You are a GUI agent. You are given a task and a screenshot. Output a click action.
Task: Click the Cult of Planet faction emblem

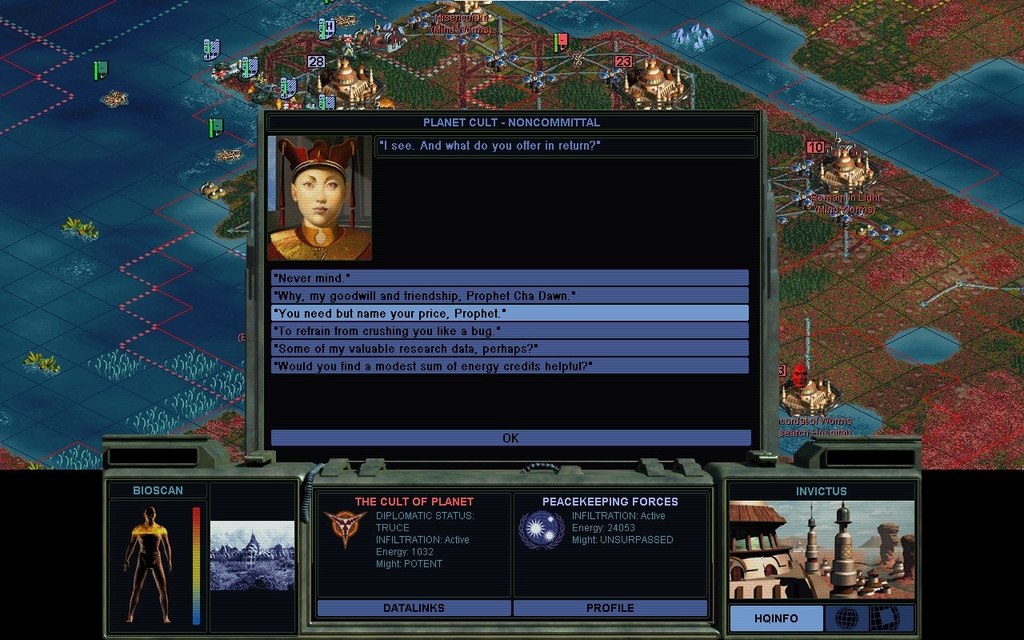point(344,530)
